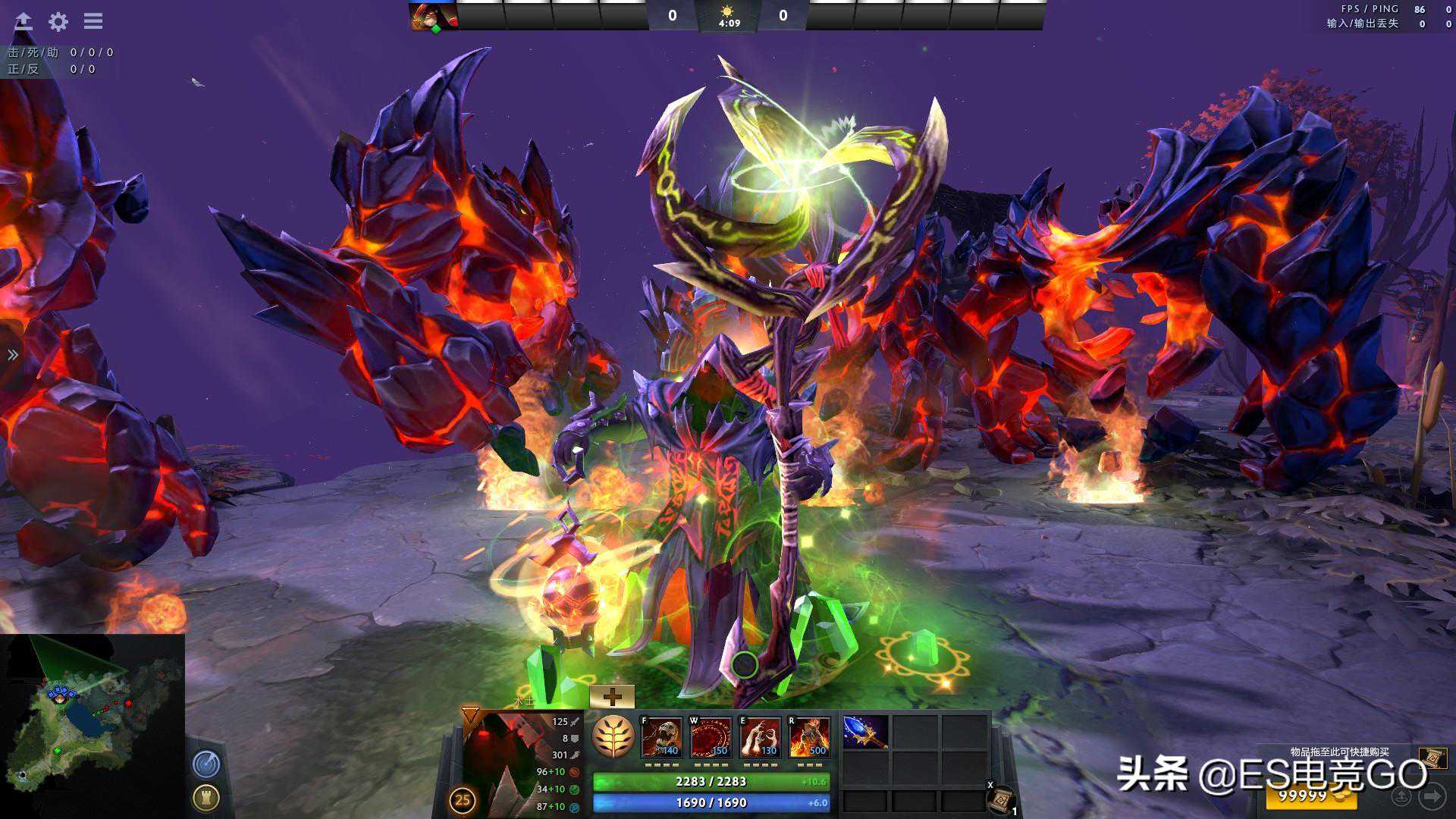Open the hamburger main menu
The height and width of the screenshot is (819, 1456).
93,21
